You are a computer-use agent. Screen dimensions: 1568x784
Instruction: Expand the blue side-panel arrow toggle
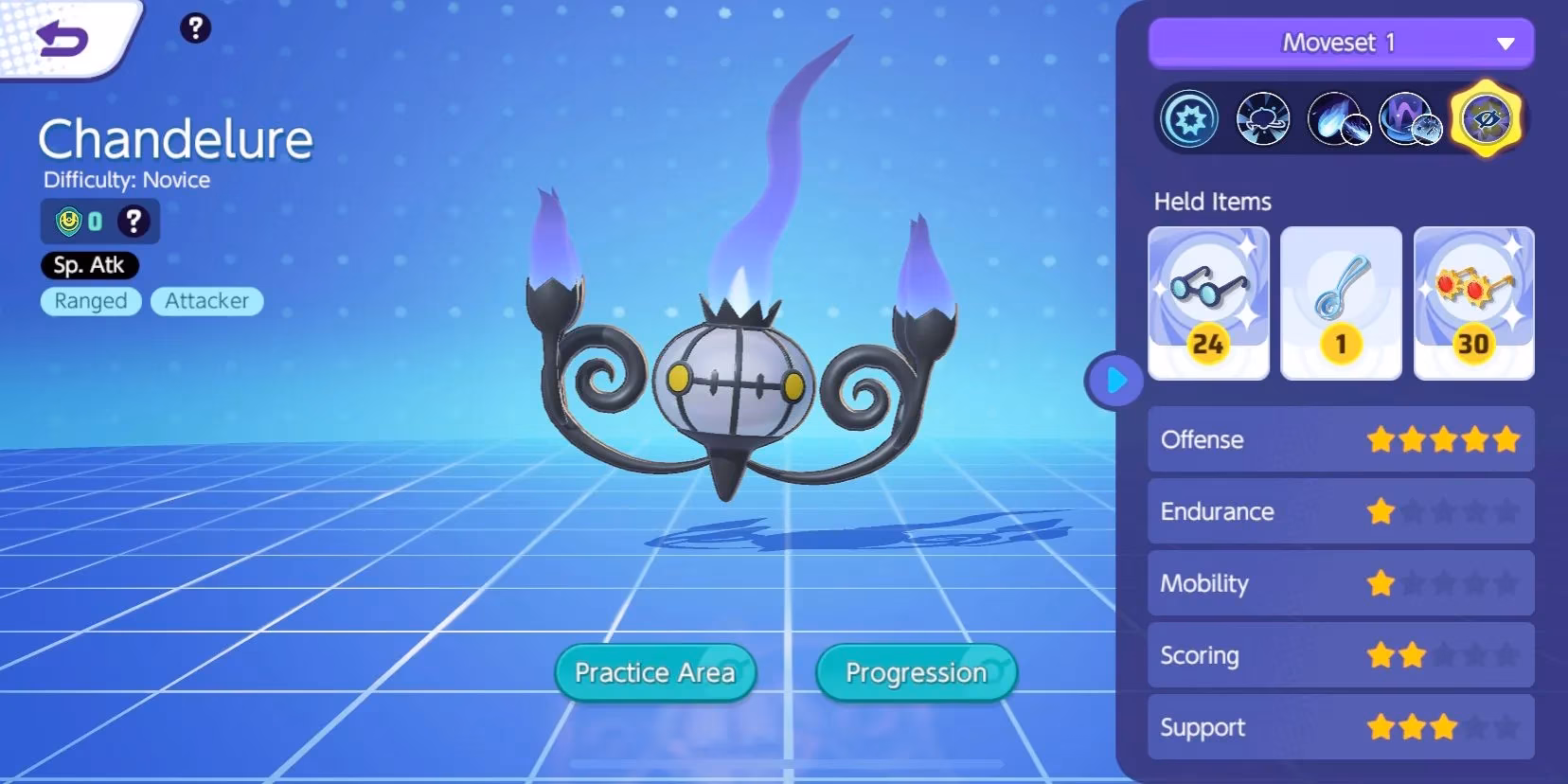click(x=1114, y=382)
